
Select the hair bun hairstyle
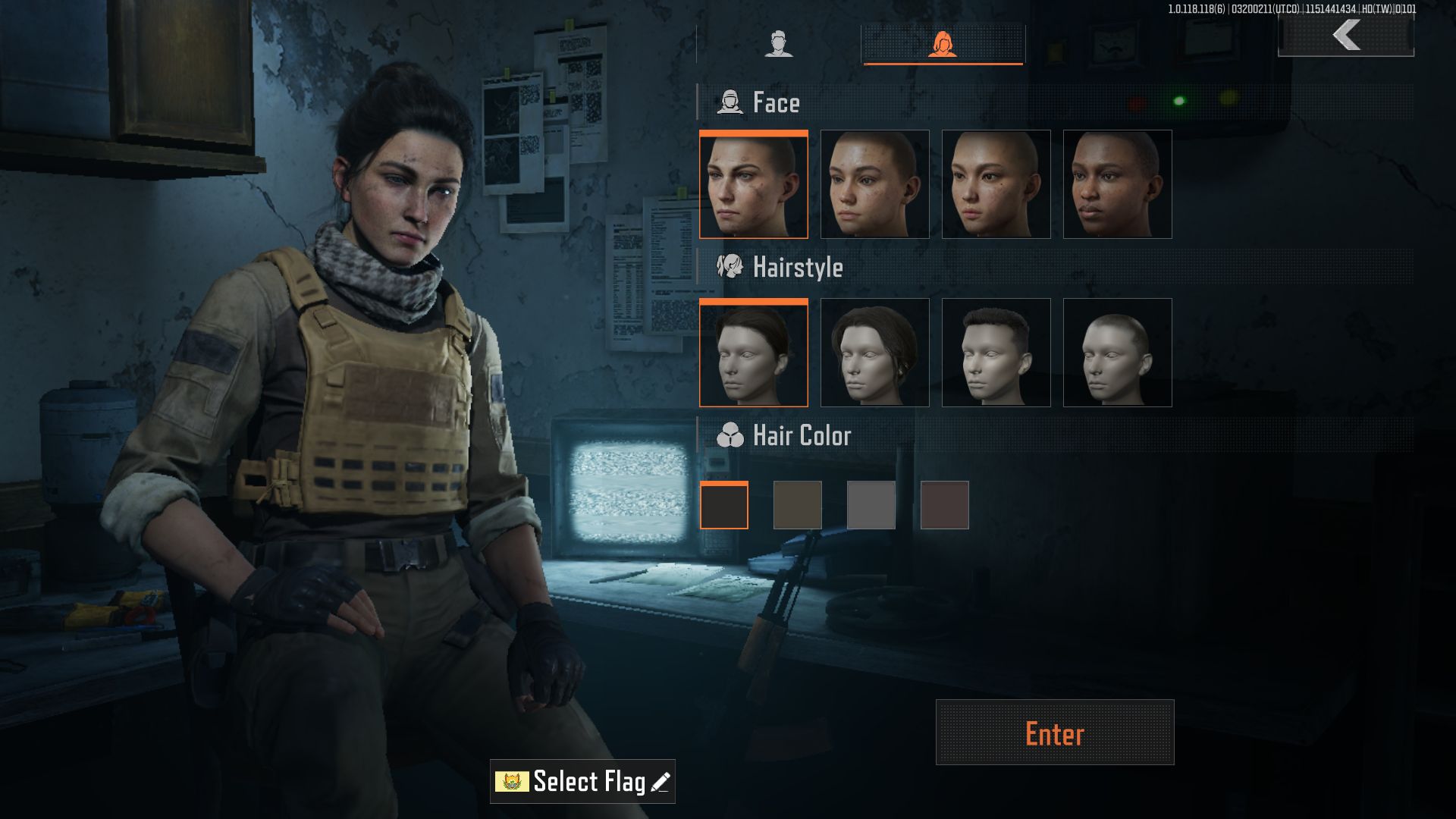coord(753,353)
